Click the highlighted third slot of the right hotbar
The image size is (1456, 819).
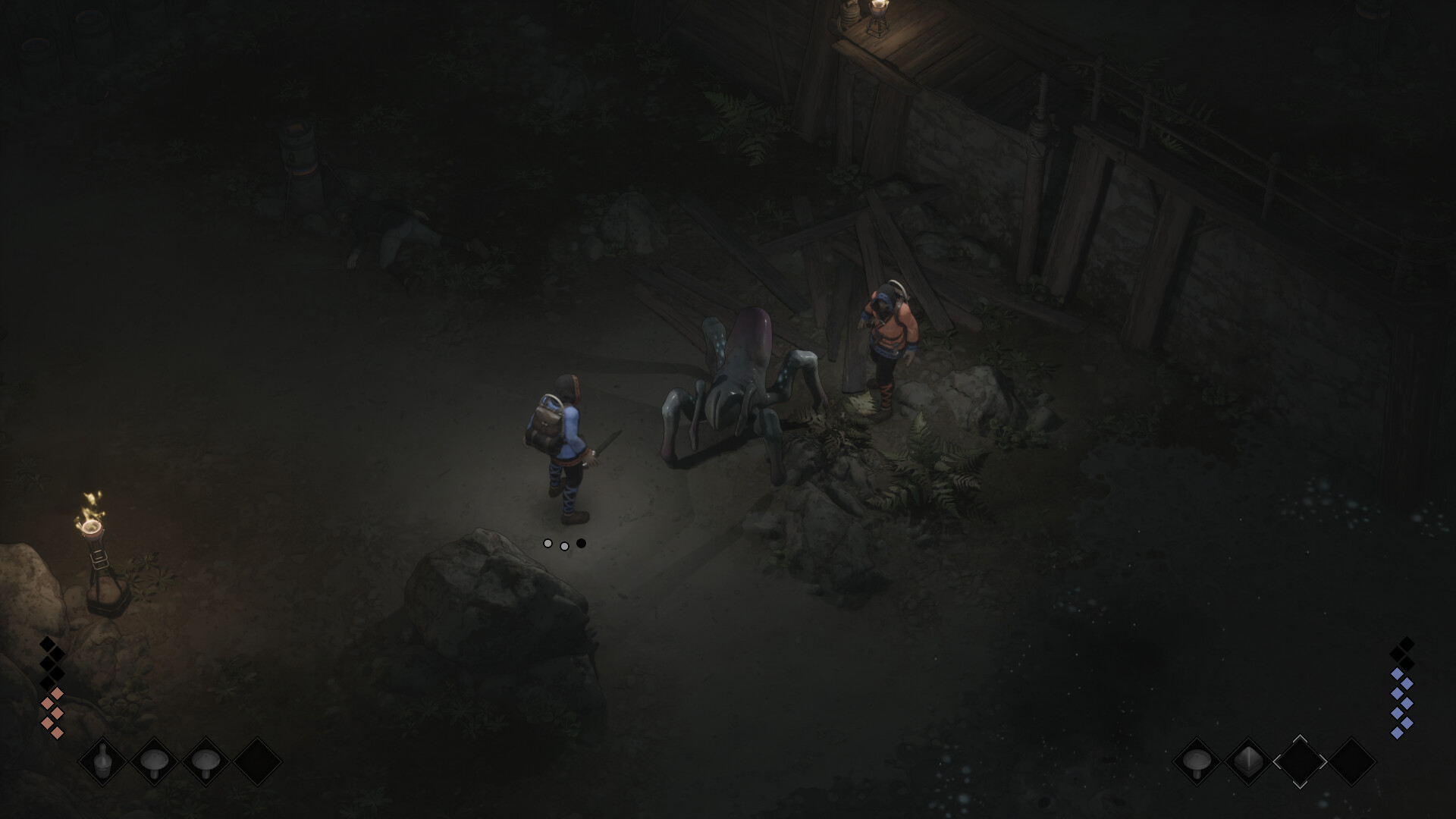click(1300, 763)
